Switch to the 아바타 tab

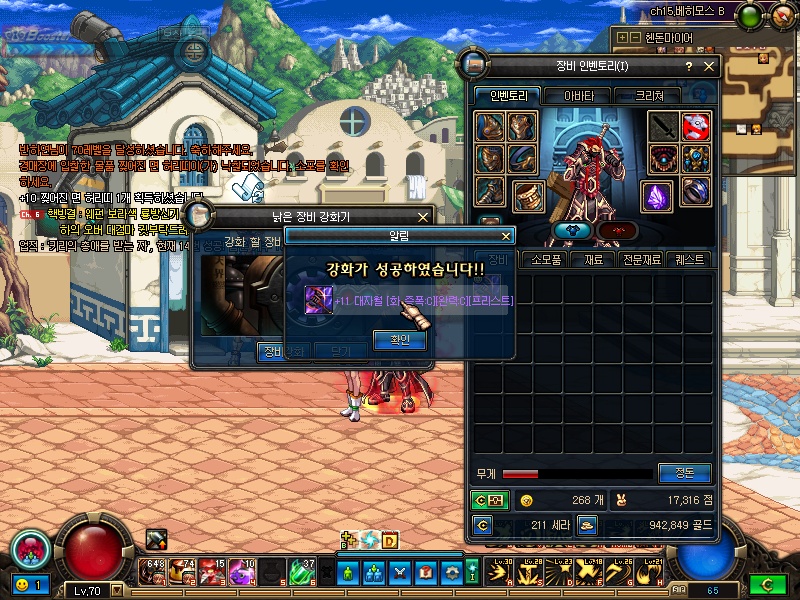[578, 96]
